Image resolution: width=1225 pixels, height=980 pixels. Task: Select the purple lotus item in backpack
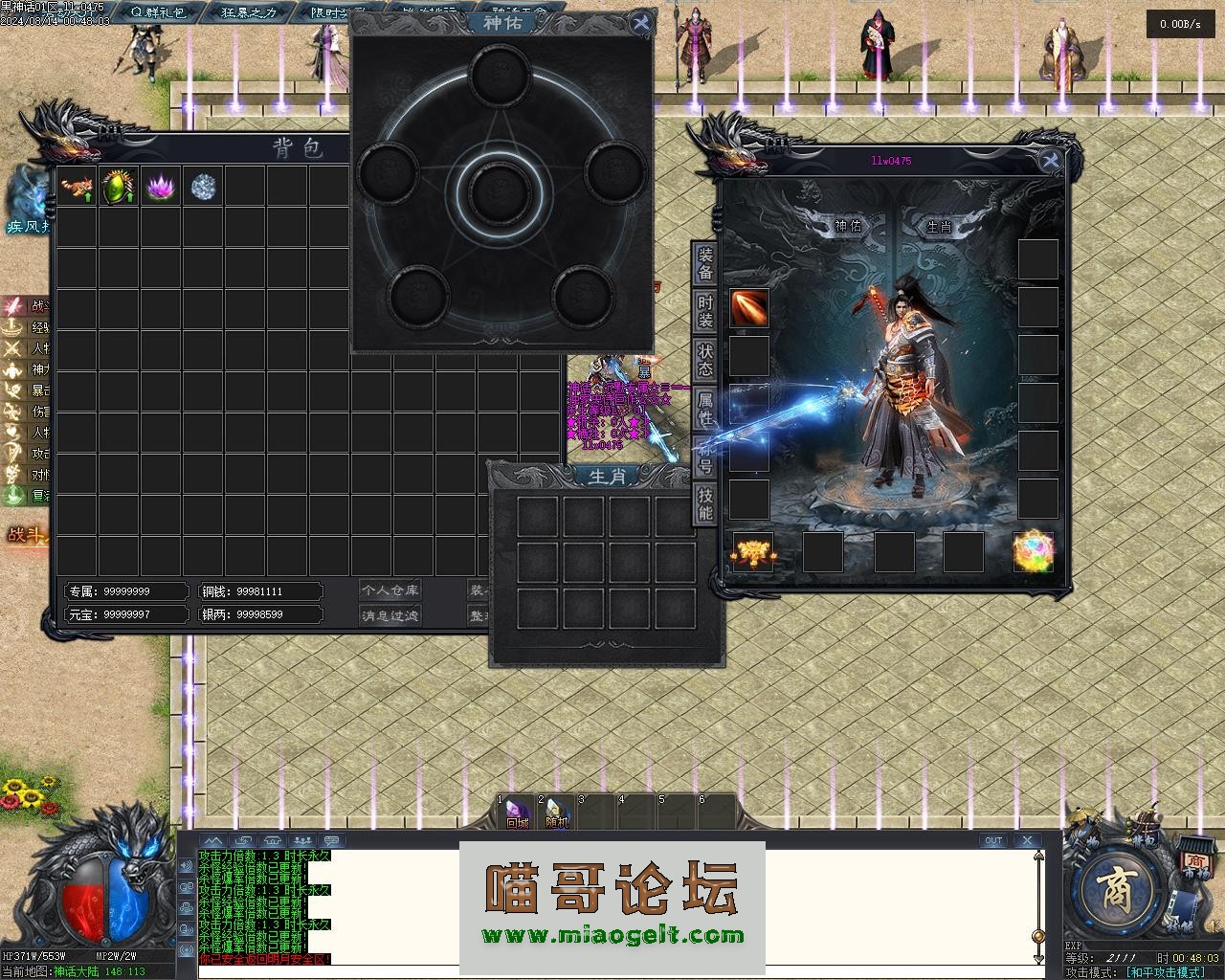pos(161,186)
